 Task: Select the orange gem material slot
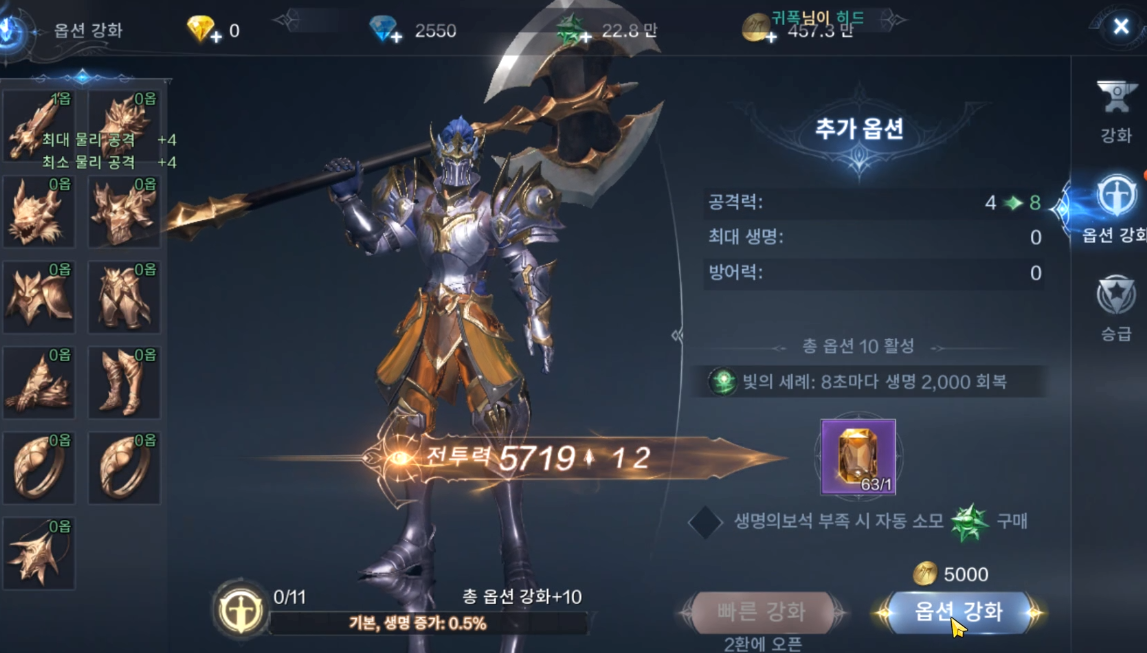coord(858,457)
